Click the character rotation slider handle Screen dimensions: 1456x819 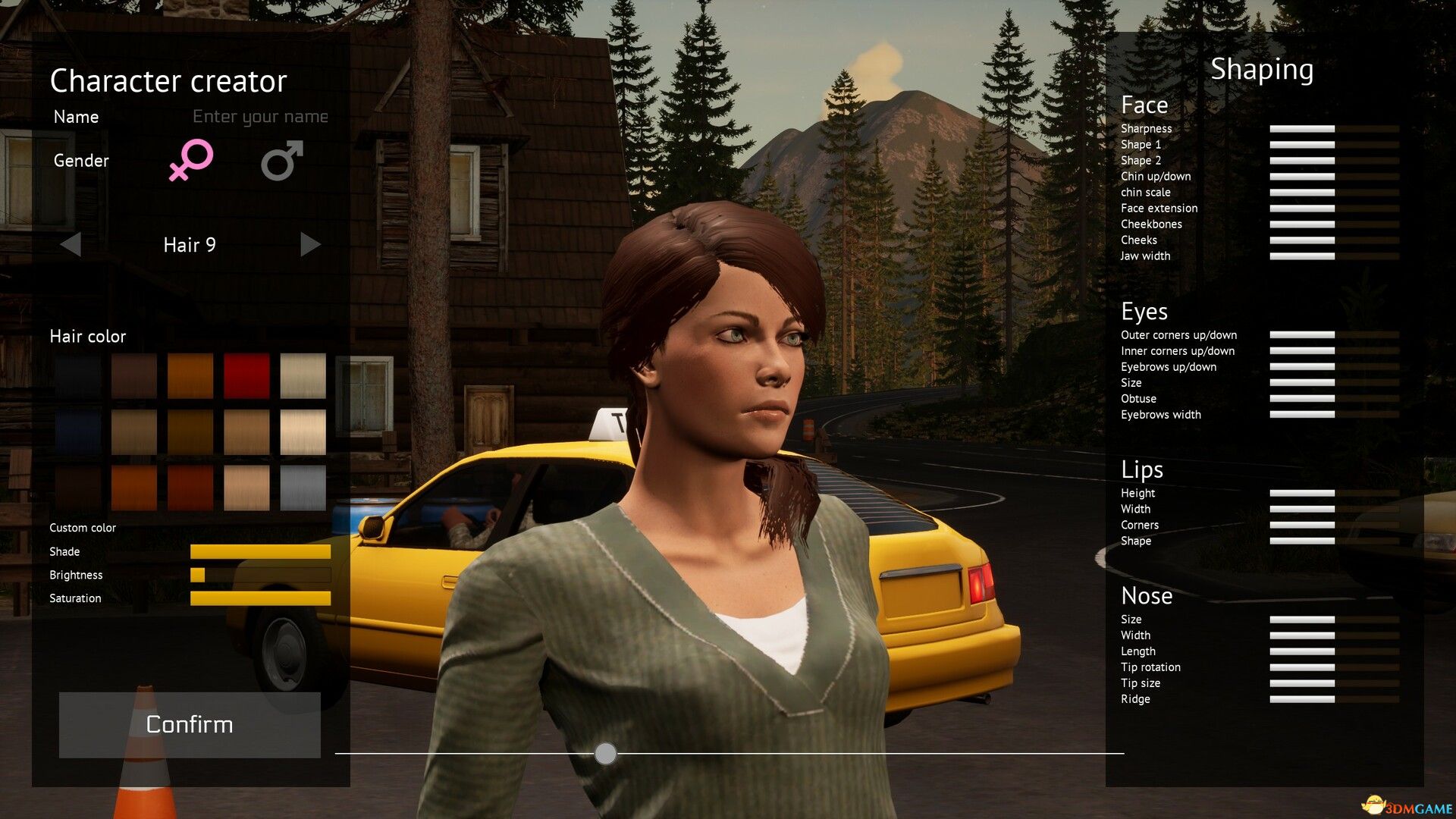click(x=605, y=753)
